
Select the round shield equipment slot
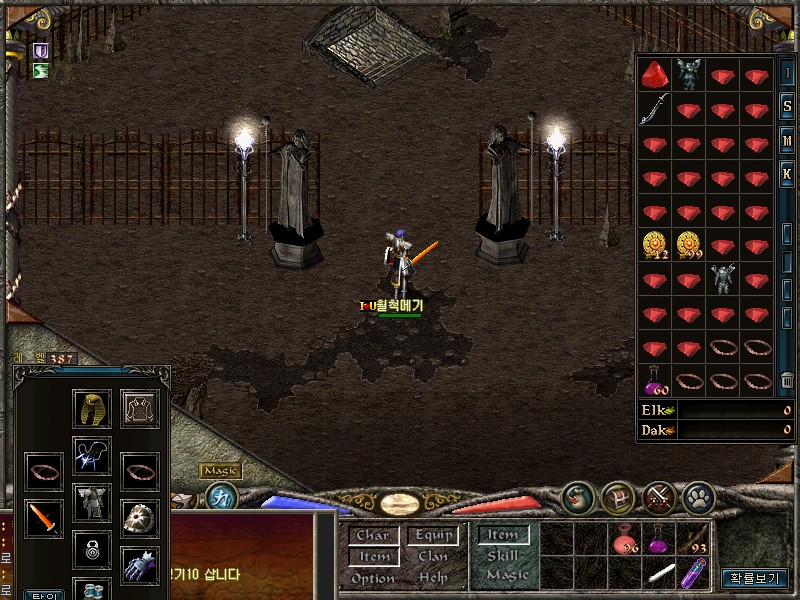coord(140,517)
